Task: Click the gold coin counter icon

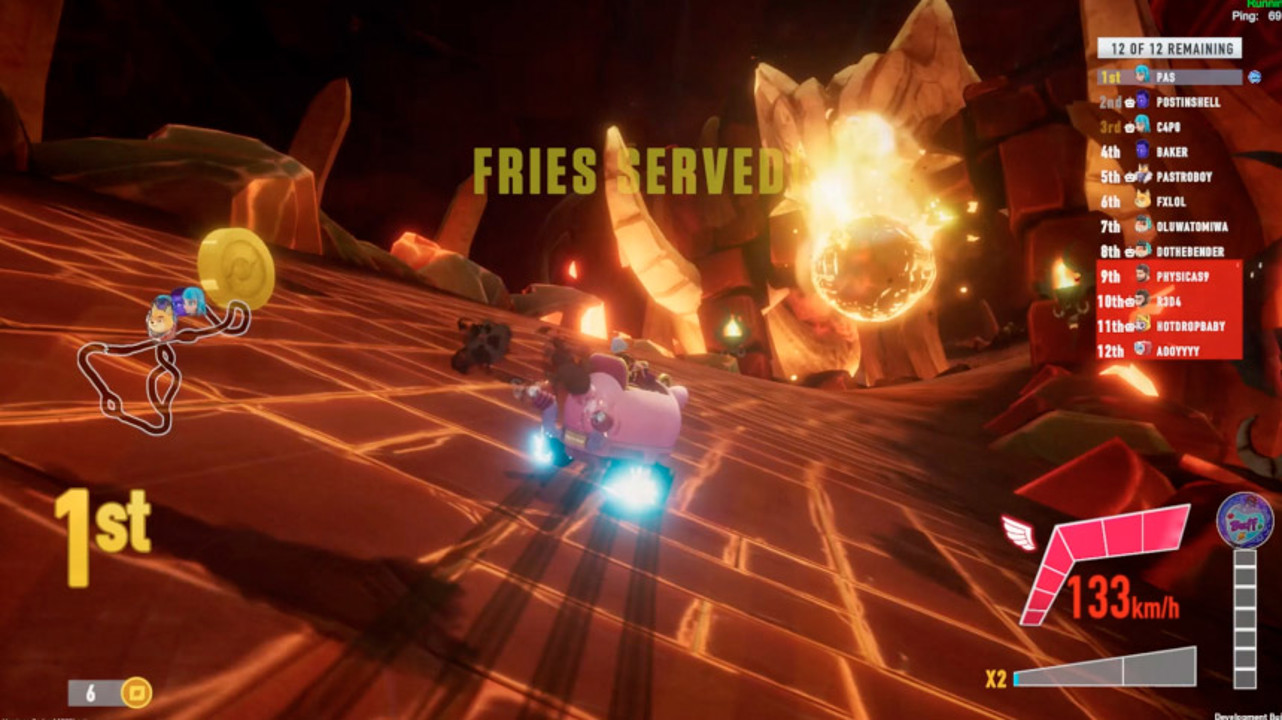Action: pos(135,692)
